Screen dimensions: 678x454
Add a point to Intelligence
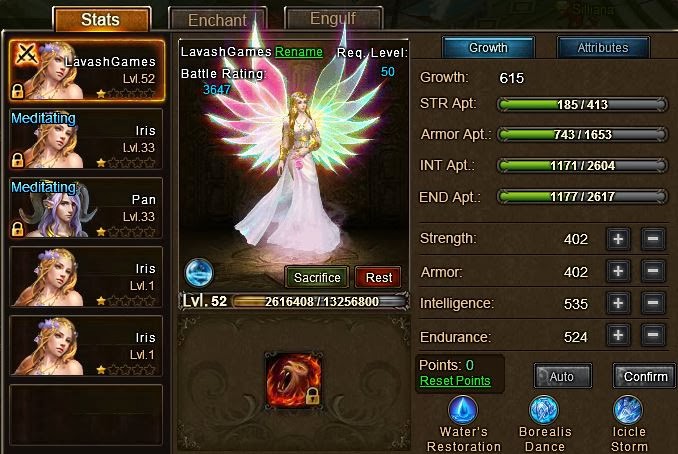(618, 303)
